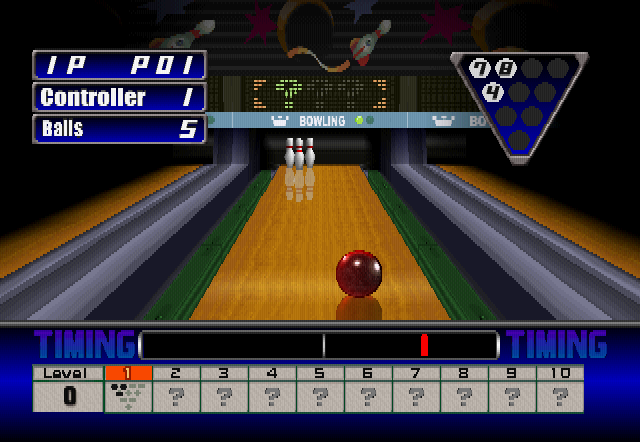The width and height of the screenshot is (640, 442).
Task: Click the 1P P01 player panel
Action: coord(120,66)
